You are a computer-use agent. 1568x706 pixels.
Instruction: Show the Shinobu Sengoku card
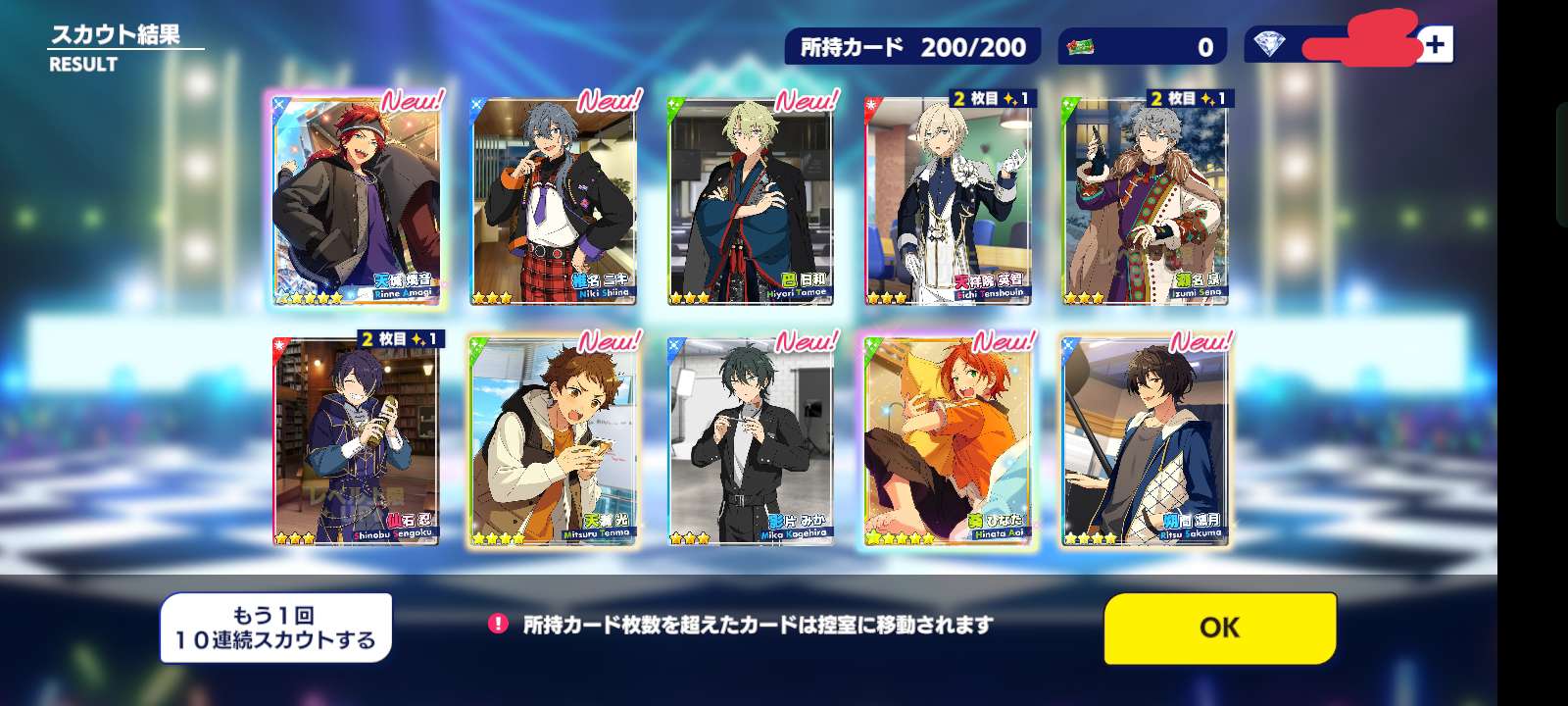[x=356, y=441]
